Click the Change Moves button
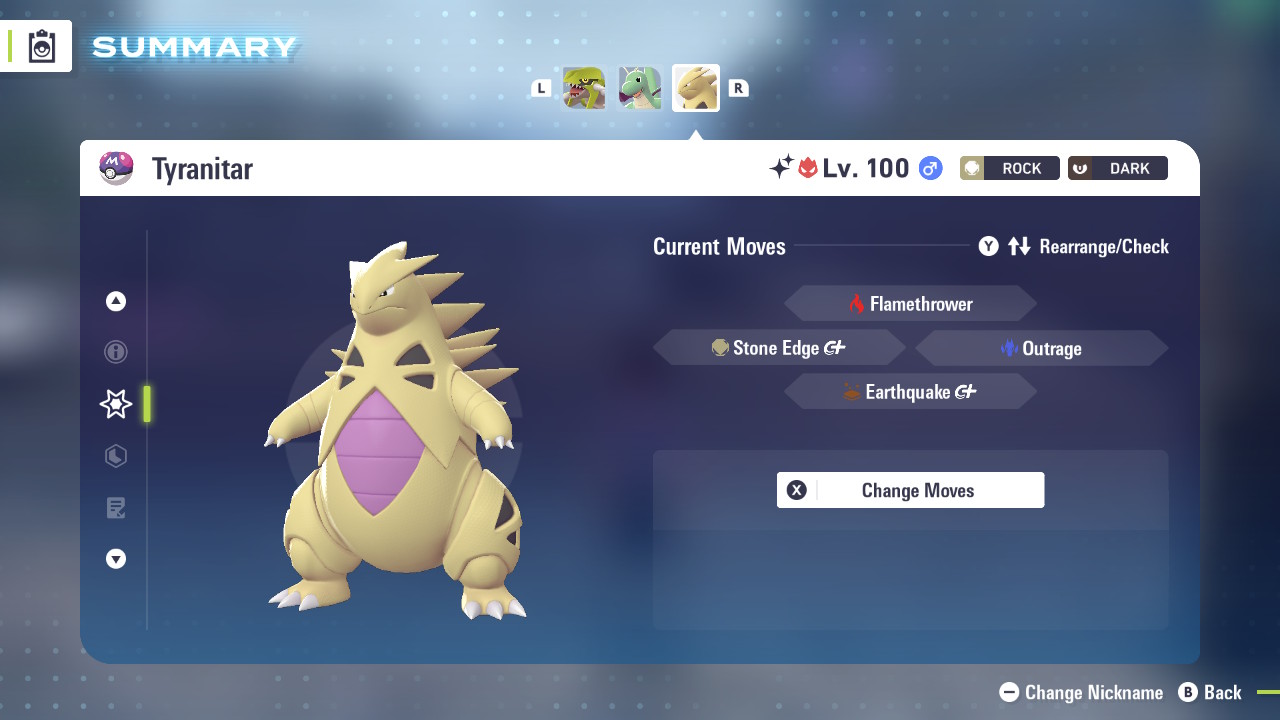The image size is (1280, 720). pyautogui.click(x=910, y=490)
